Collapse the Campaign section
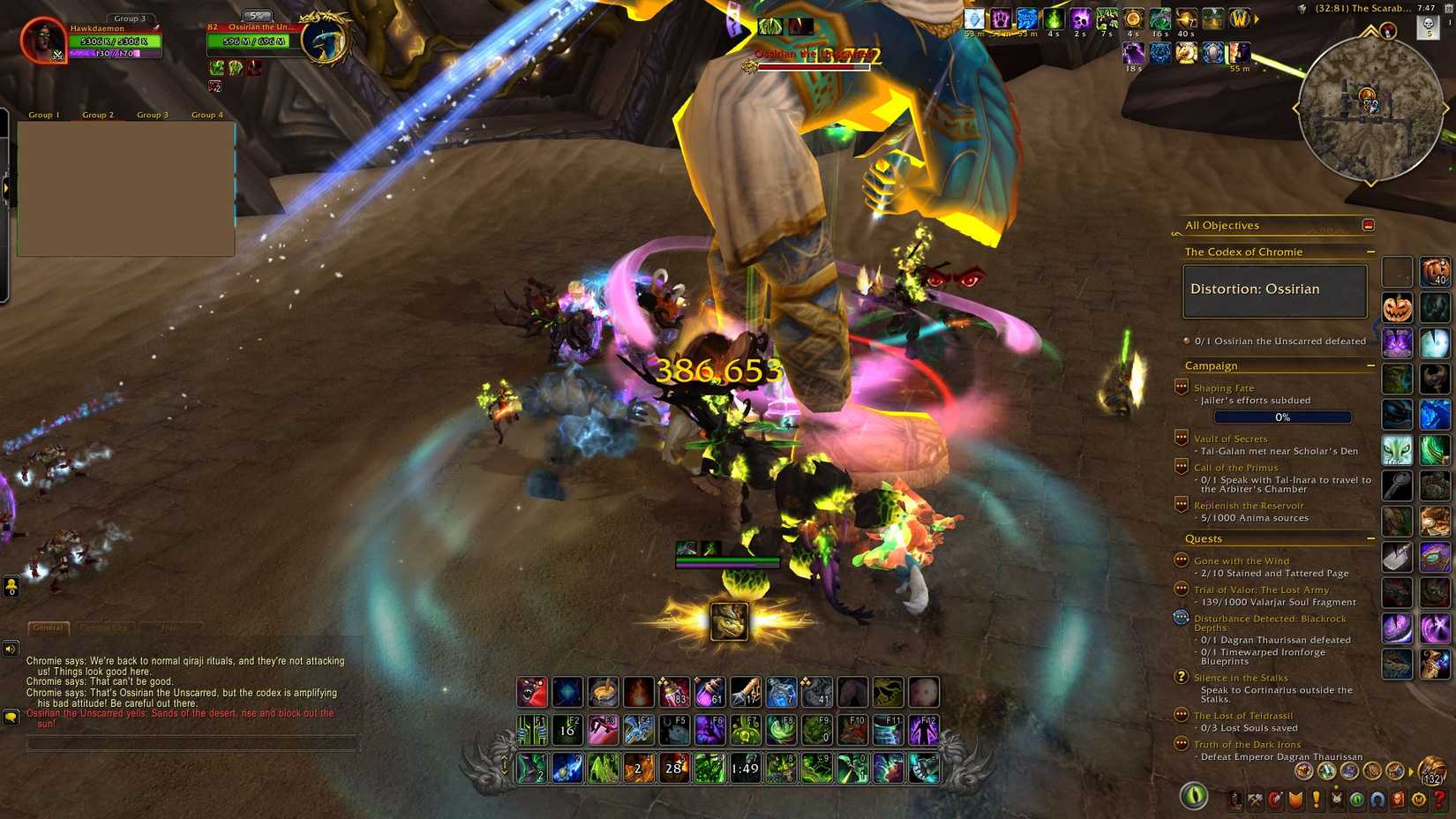This screenshot has height=819, width=1456. point(1370,364)
